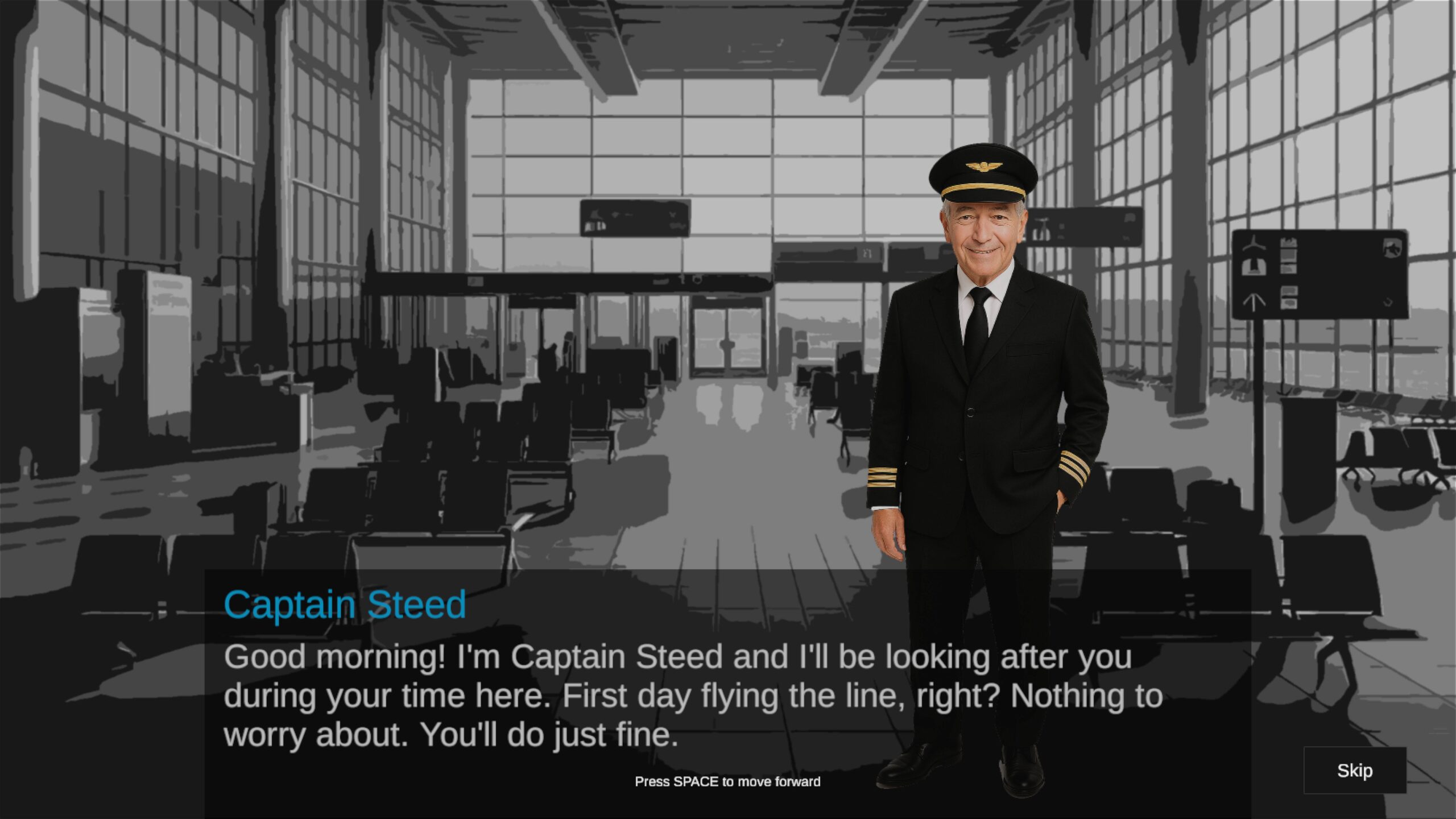Click the Captain Steed name label
Image resolution: width=1456 pixels, height=819 pixels.
(x=344, y=605)
